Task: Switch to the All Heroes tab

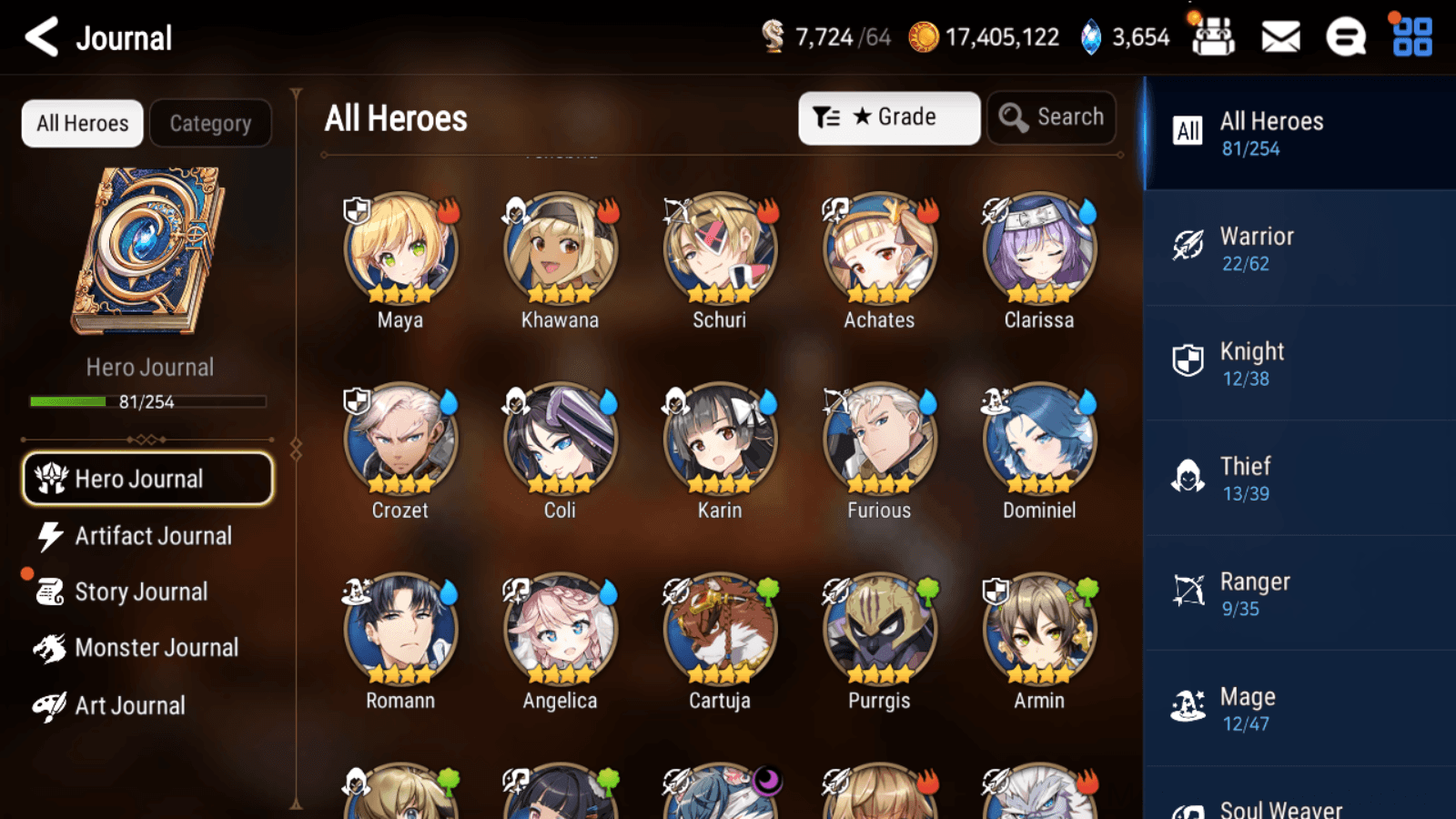Action: pos(81,123)
